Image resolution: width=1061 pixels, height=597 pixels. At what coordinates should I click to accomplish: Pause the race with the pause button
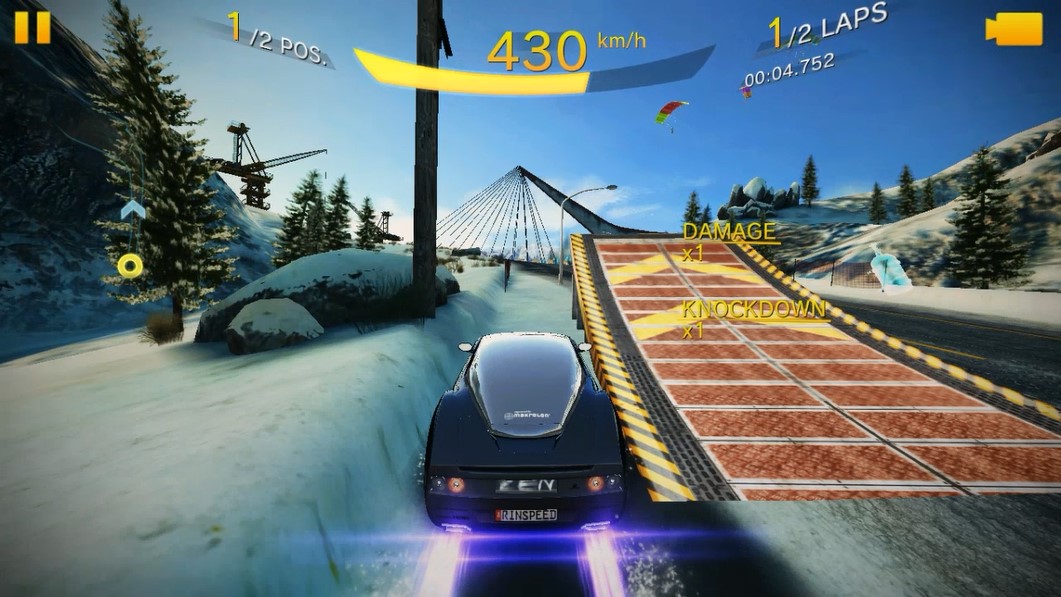pyautogui.click(x=32, y=27)
